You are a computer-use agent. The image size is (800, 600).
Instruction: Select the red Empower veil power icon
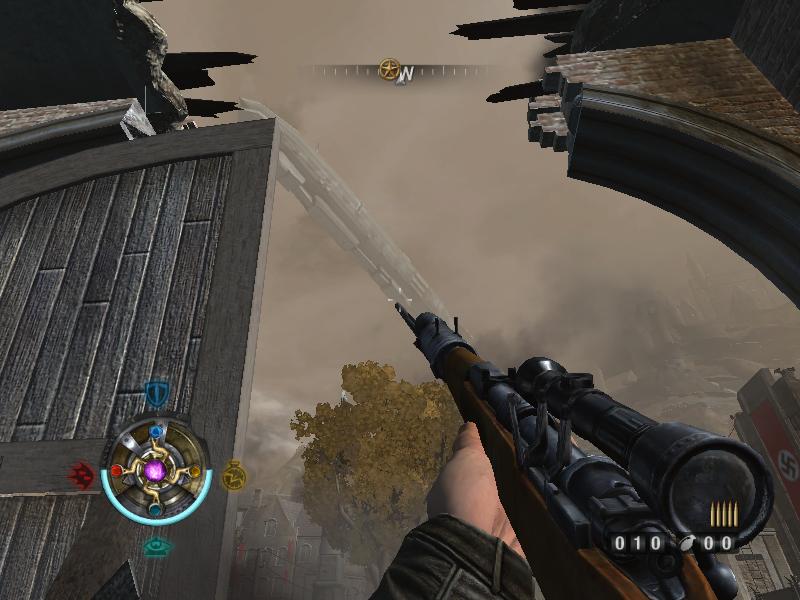[x=83, y=475]
